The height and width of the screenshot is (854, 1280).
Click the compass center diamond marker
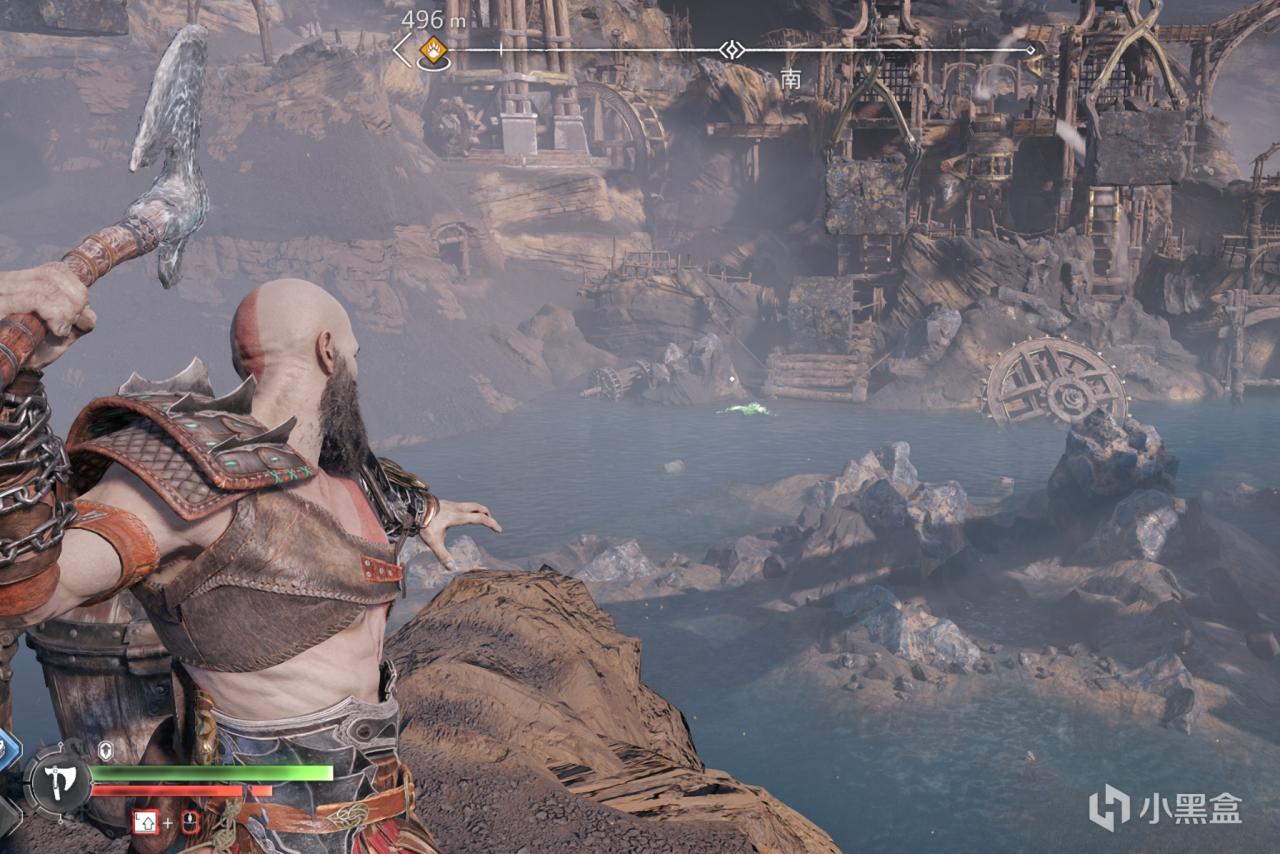(x=732, y=49)
